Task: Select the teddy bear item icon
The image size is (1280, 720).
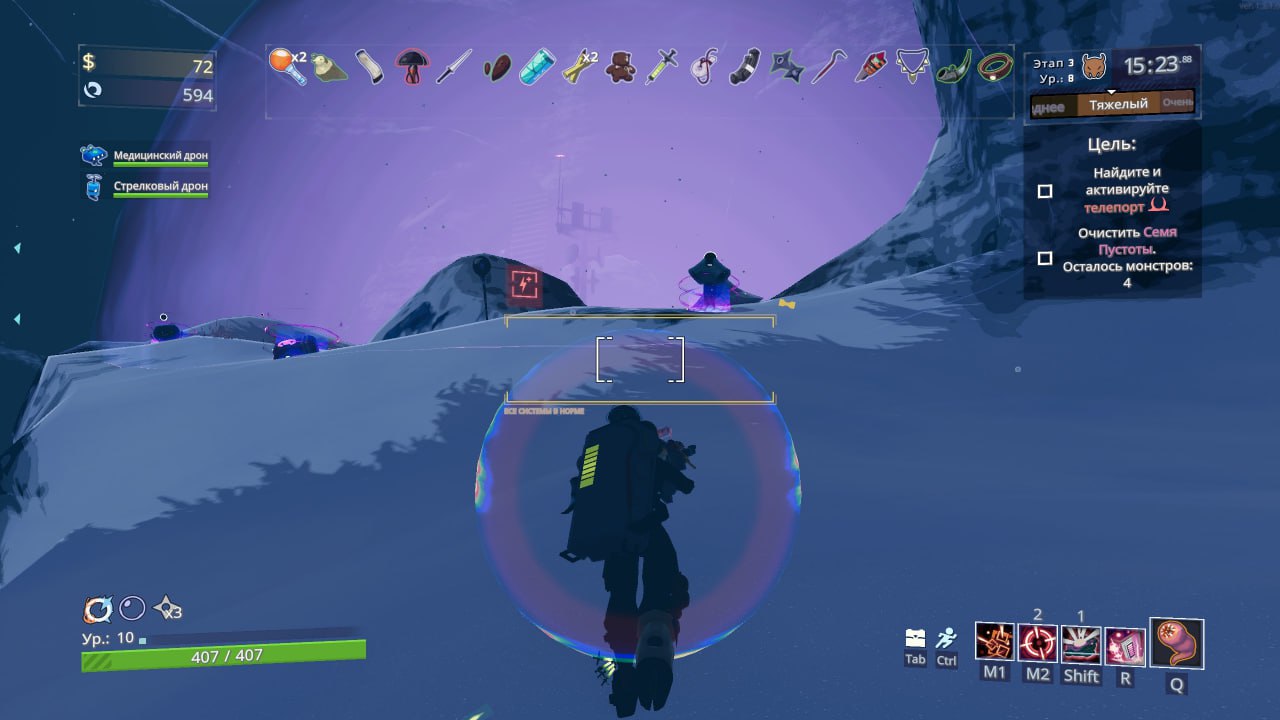Action: coord(621,67)
